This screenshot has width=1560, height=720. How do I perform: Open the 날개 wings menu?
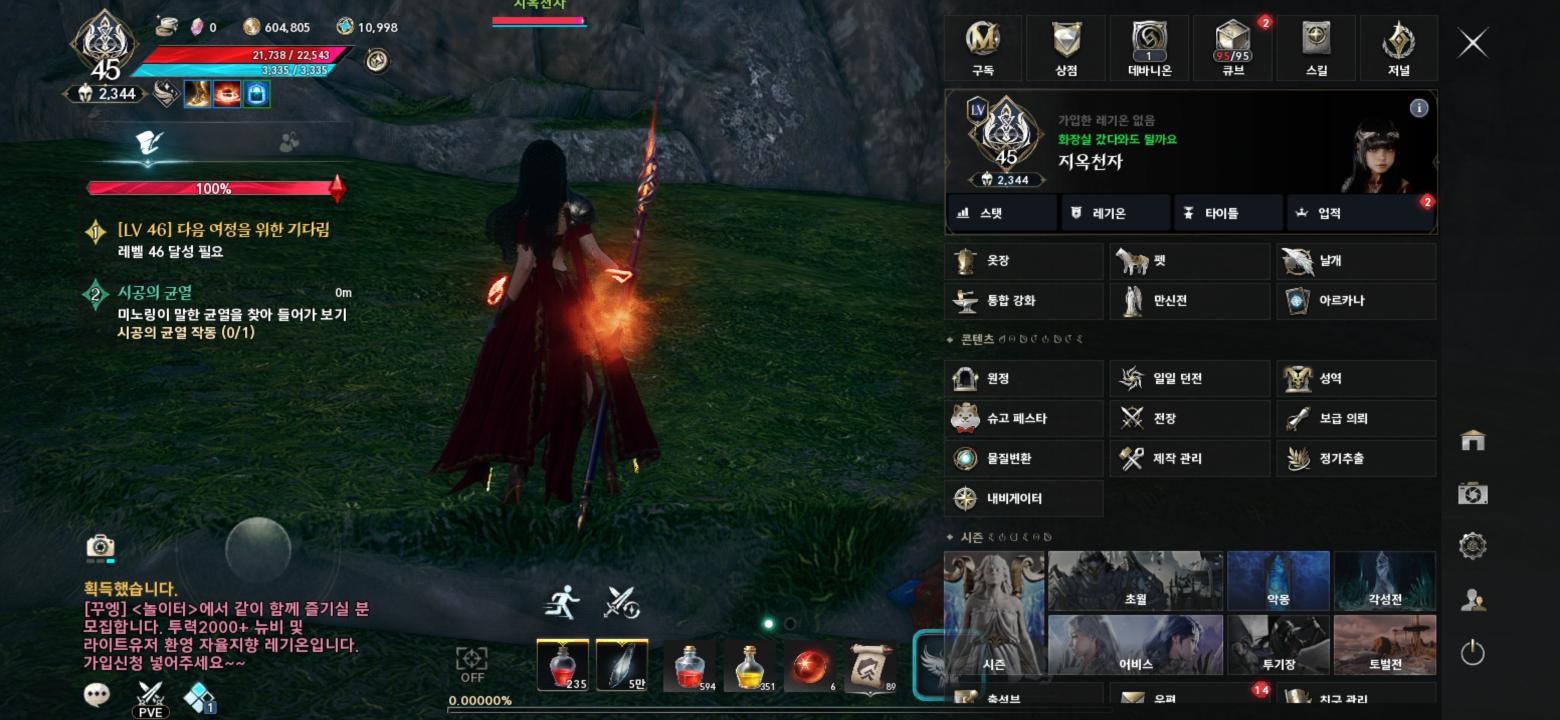1356,261
